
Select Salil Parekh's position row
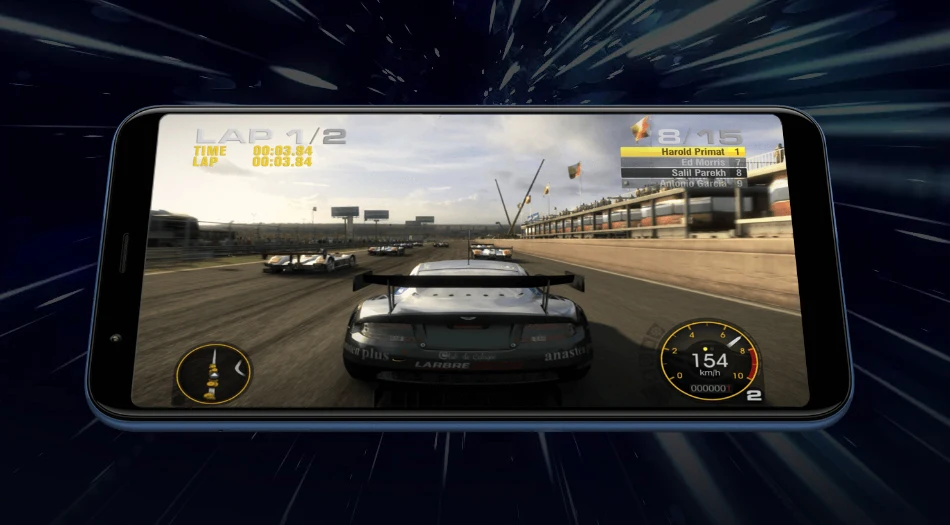click(683, 173)
